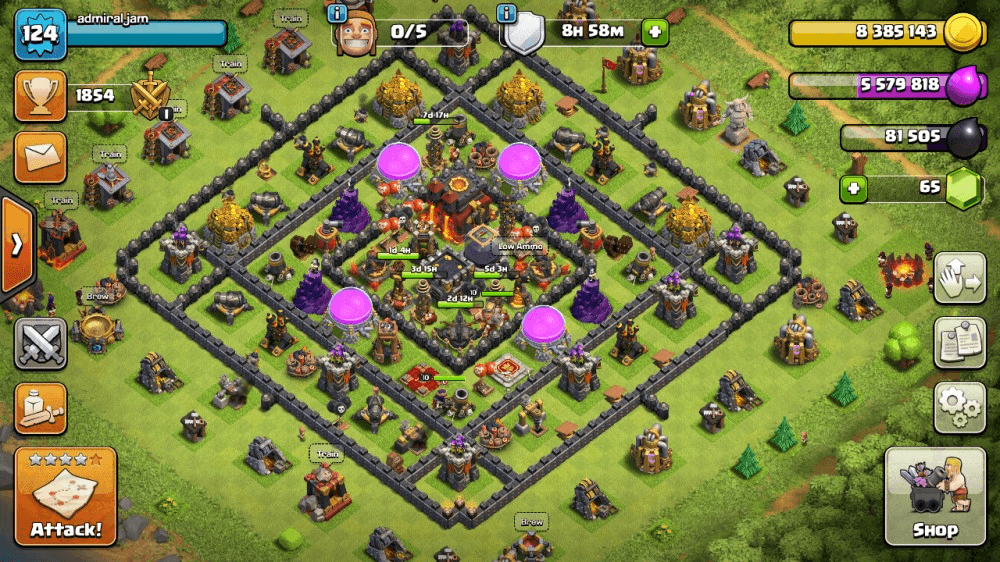Open the settings gears button
1000x562 pixels.
(960, 406)
